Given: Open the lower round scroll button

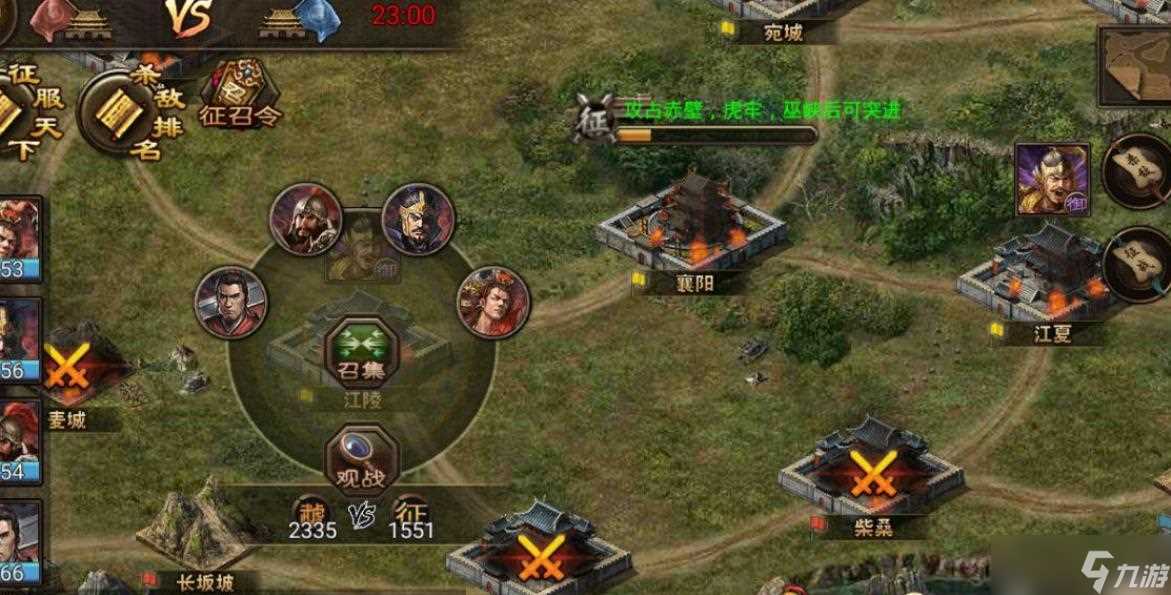Looking at the screenshot, I should 1140,262.
